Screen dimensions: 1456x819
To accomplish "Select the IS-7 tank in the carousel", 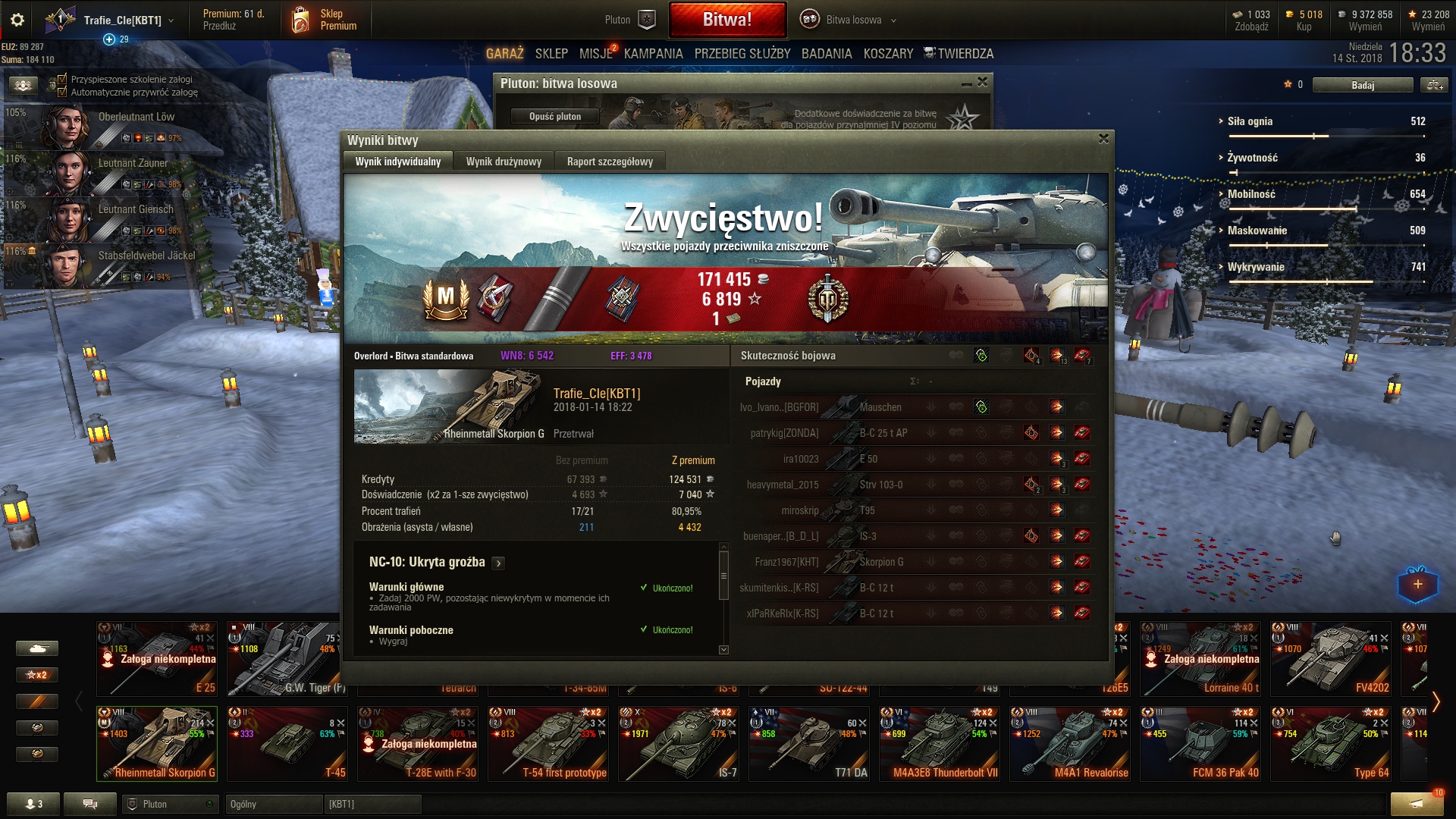I will tap(679, 743).
